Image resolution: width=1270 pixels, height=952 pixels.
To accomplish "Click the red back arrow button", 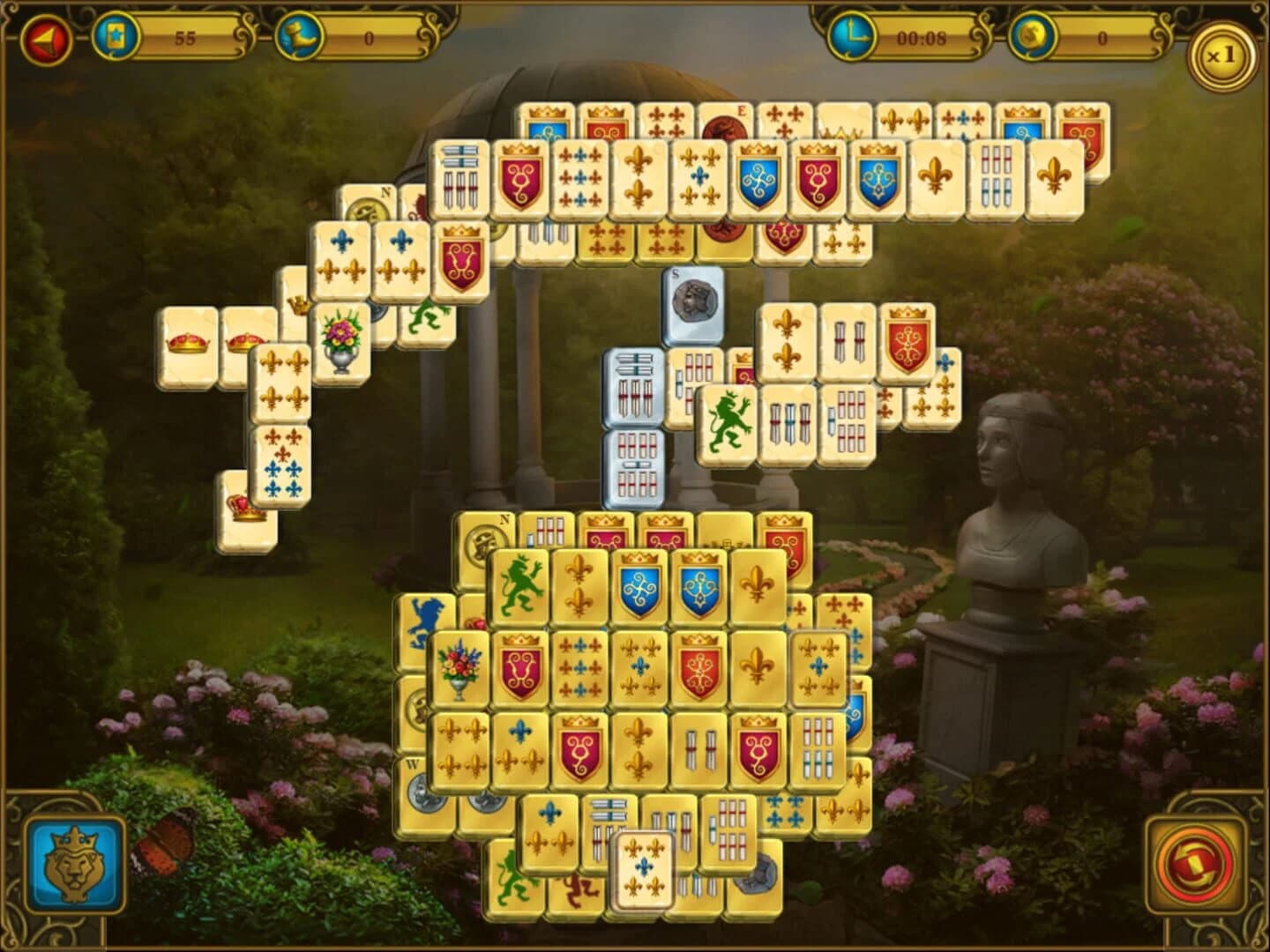I will click(49, 37).
